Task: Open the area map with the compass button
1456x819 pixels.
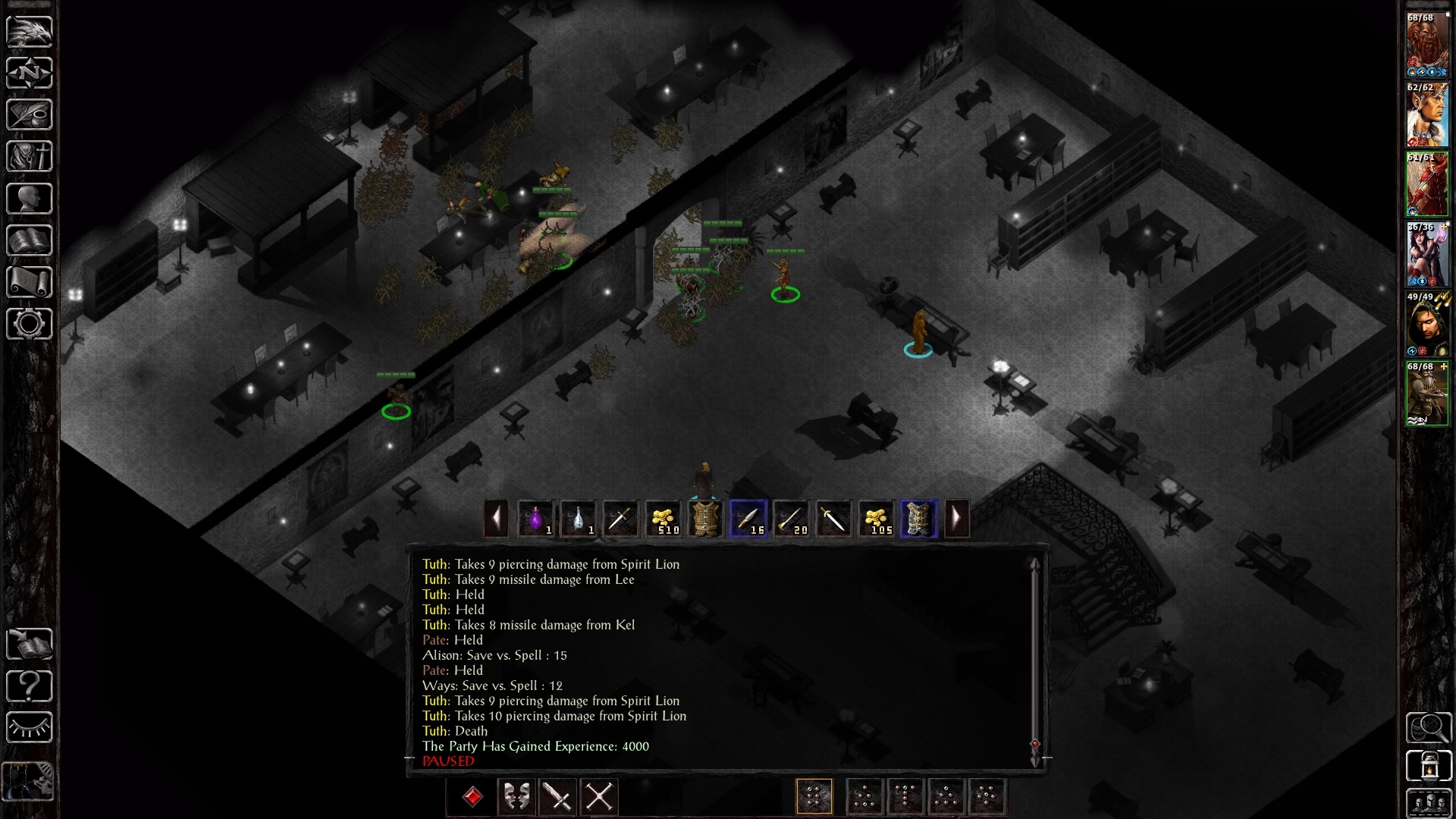Action: click(x=30, y=73)
